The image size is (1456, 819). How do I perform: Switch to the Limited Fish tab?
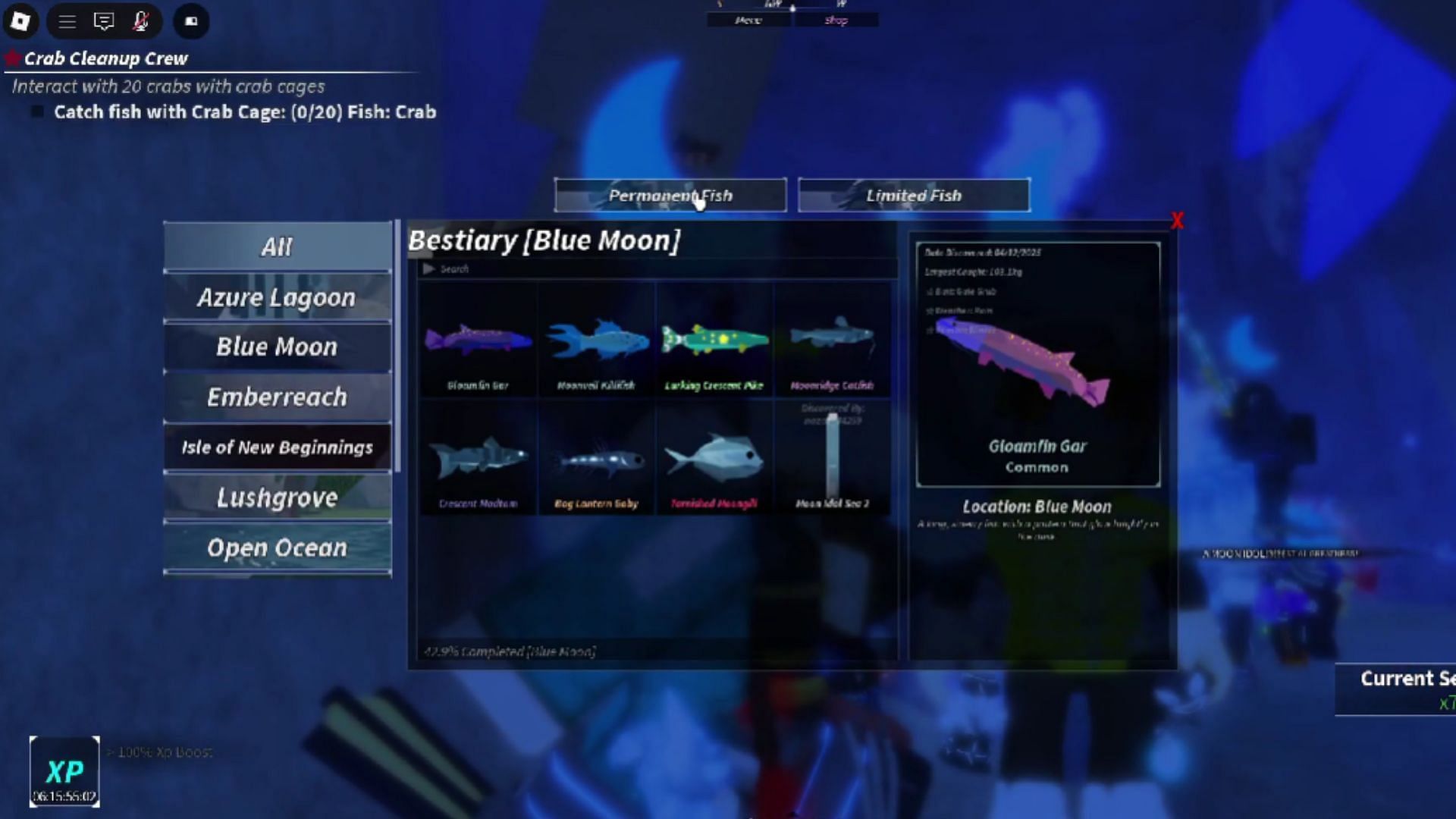point(914,196)
